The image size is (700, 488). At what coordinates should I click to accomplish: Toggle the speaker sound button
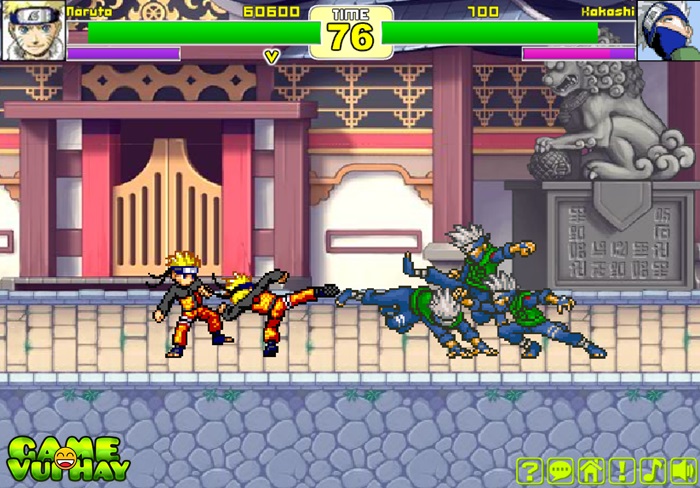coord(683,470)
